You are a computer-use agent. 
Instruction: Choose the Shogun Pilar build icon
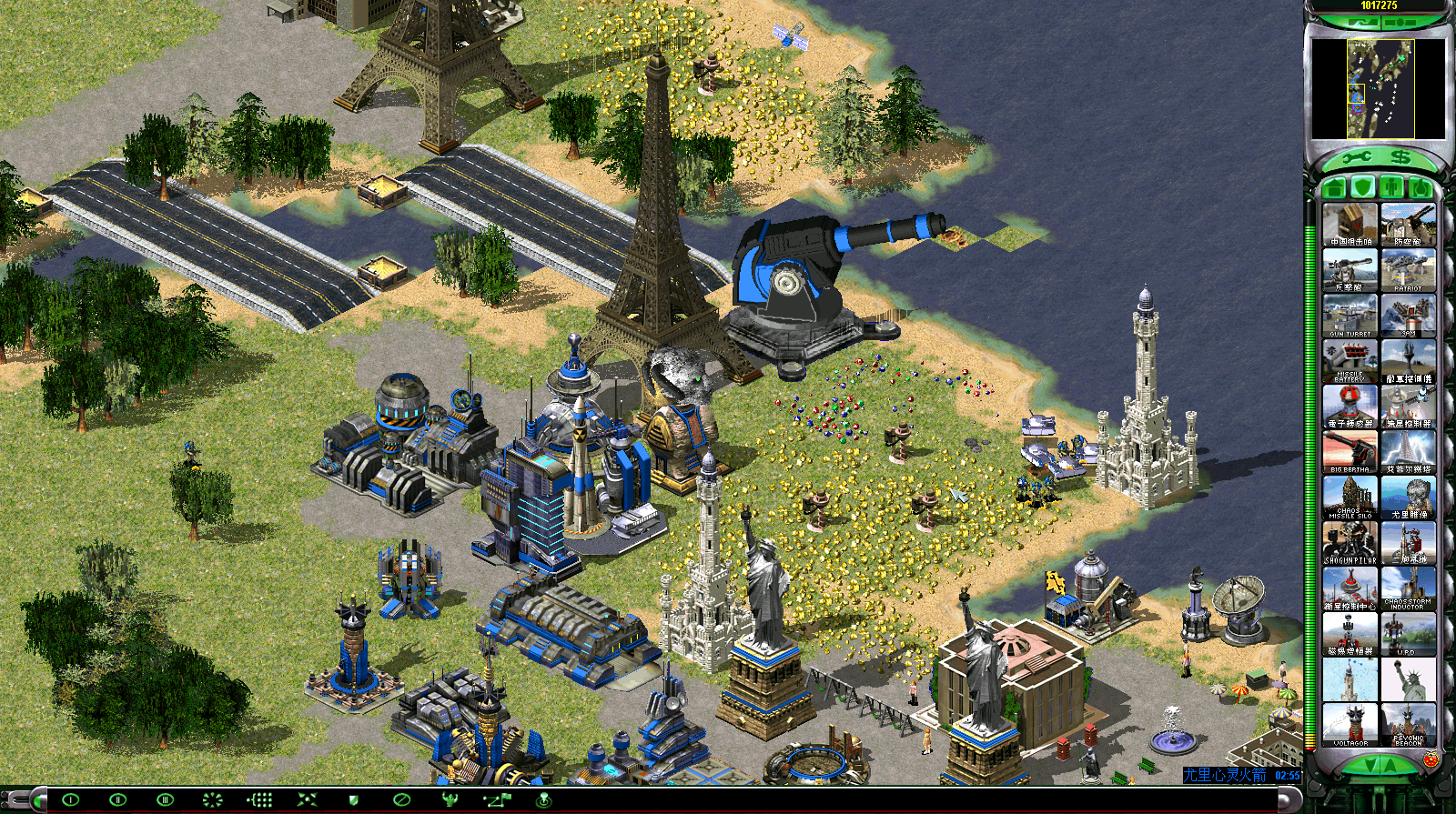(1350, 543)
